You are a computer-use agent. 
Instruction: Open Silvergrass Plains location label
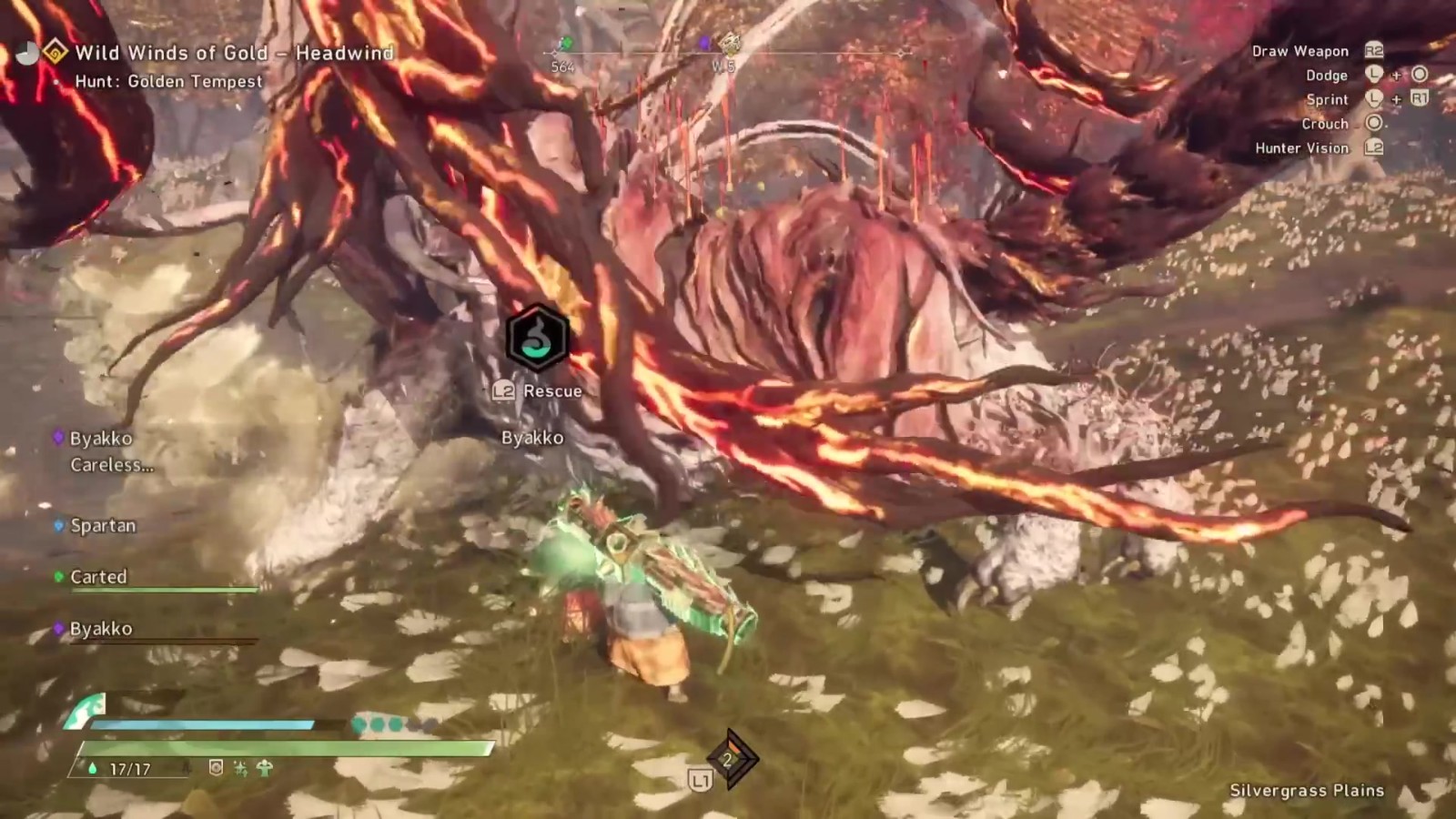click(1305, 791)
